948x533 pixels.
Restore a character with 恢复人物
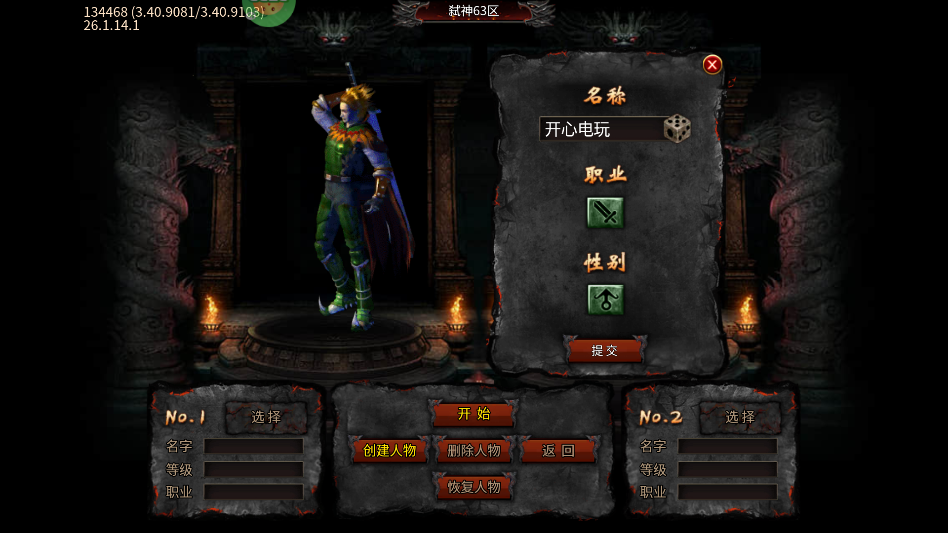tap(474, 487)
